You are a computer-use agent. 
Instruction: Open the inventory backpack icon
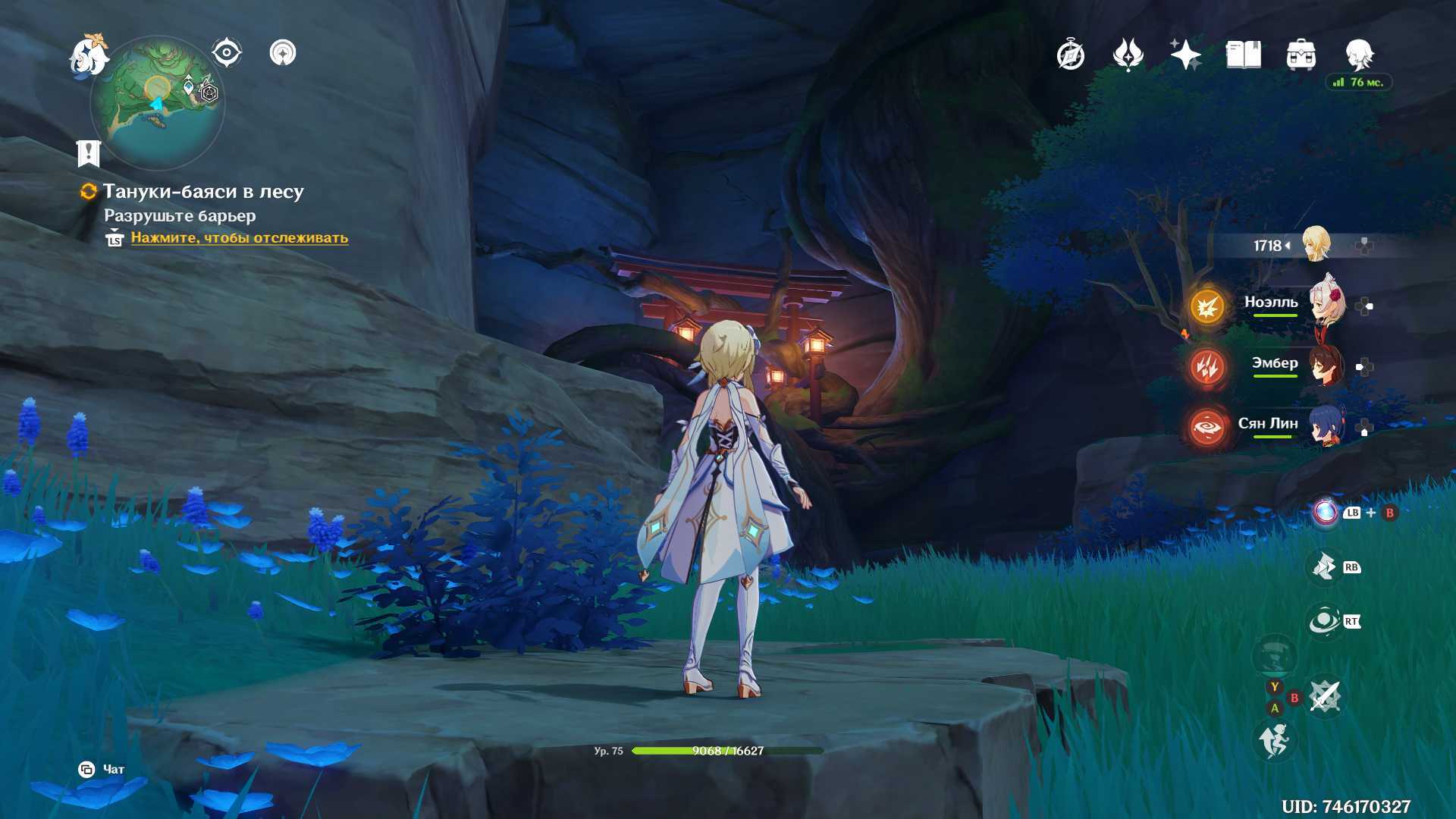tap(1301, 55)
